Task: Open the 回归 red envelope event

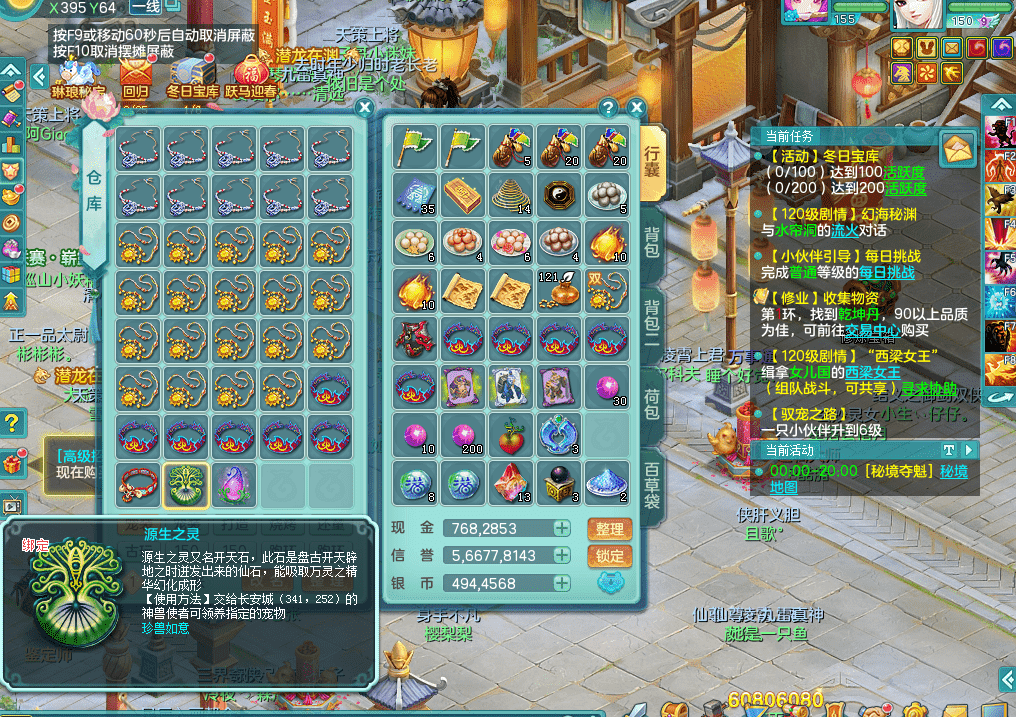Action: [135, 76]
